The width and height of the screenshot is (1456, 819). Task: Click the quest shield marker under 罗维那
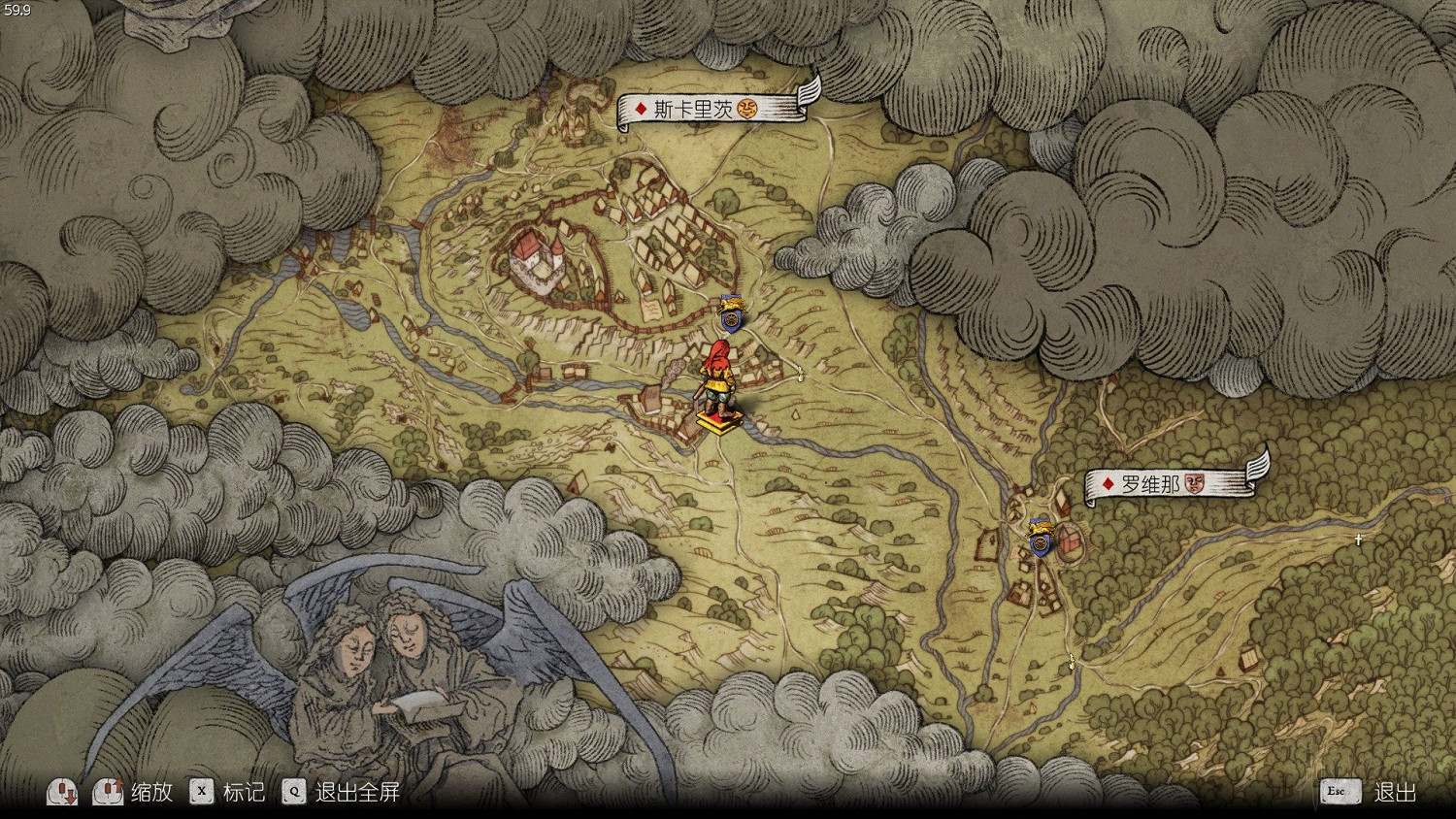click(1041, 538)
